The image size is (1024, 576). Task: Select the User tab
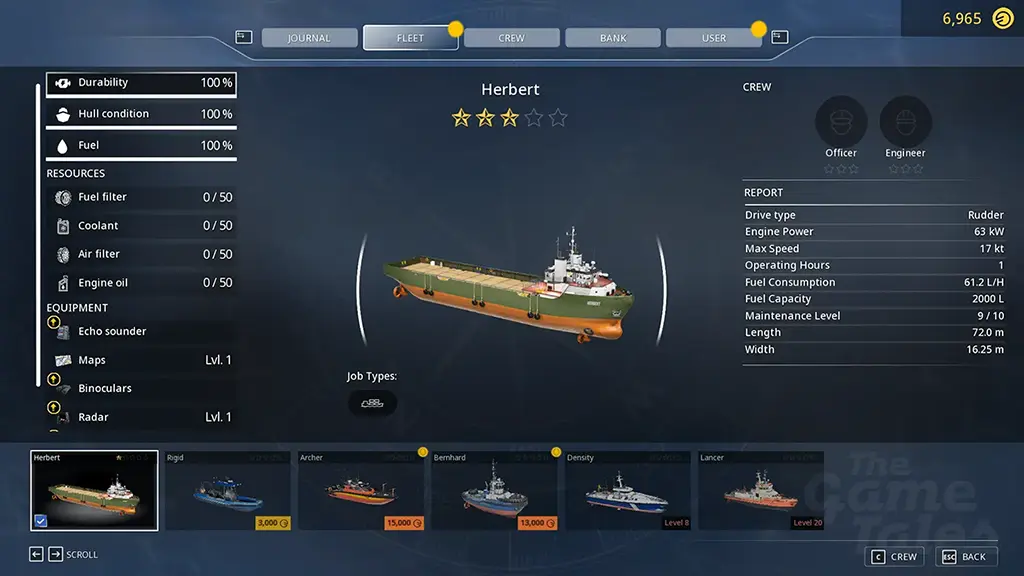pyautogui.click(x=714, y=38)
